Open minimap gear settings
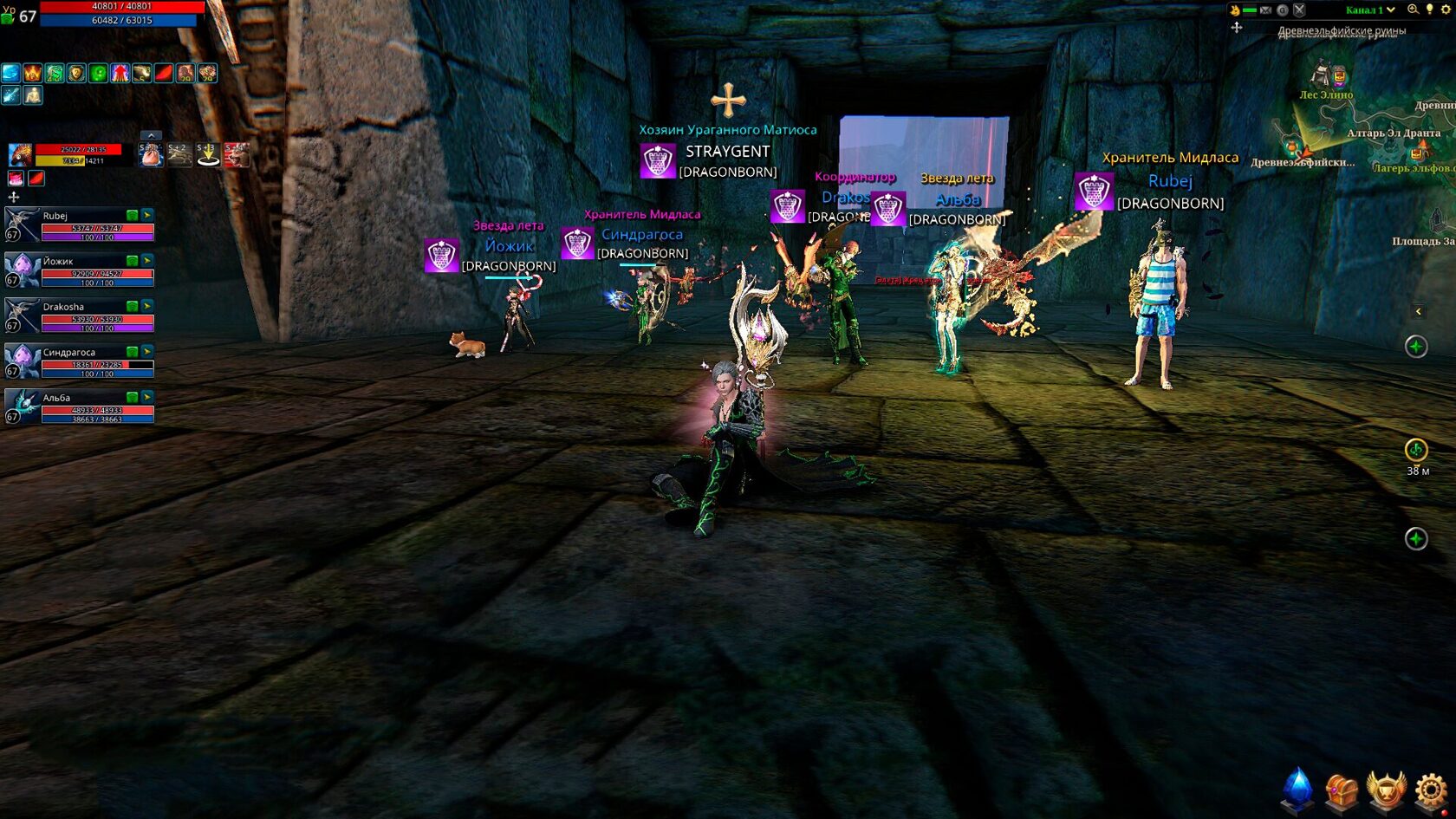Image resolution: width=1456 pixels, height=819 pixels. [x=1446, y=10]
